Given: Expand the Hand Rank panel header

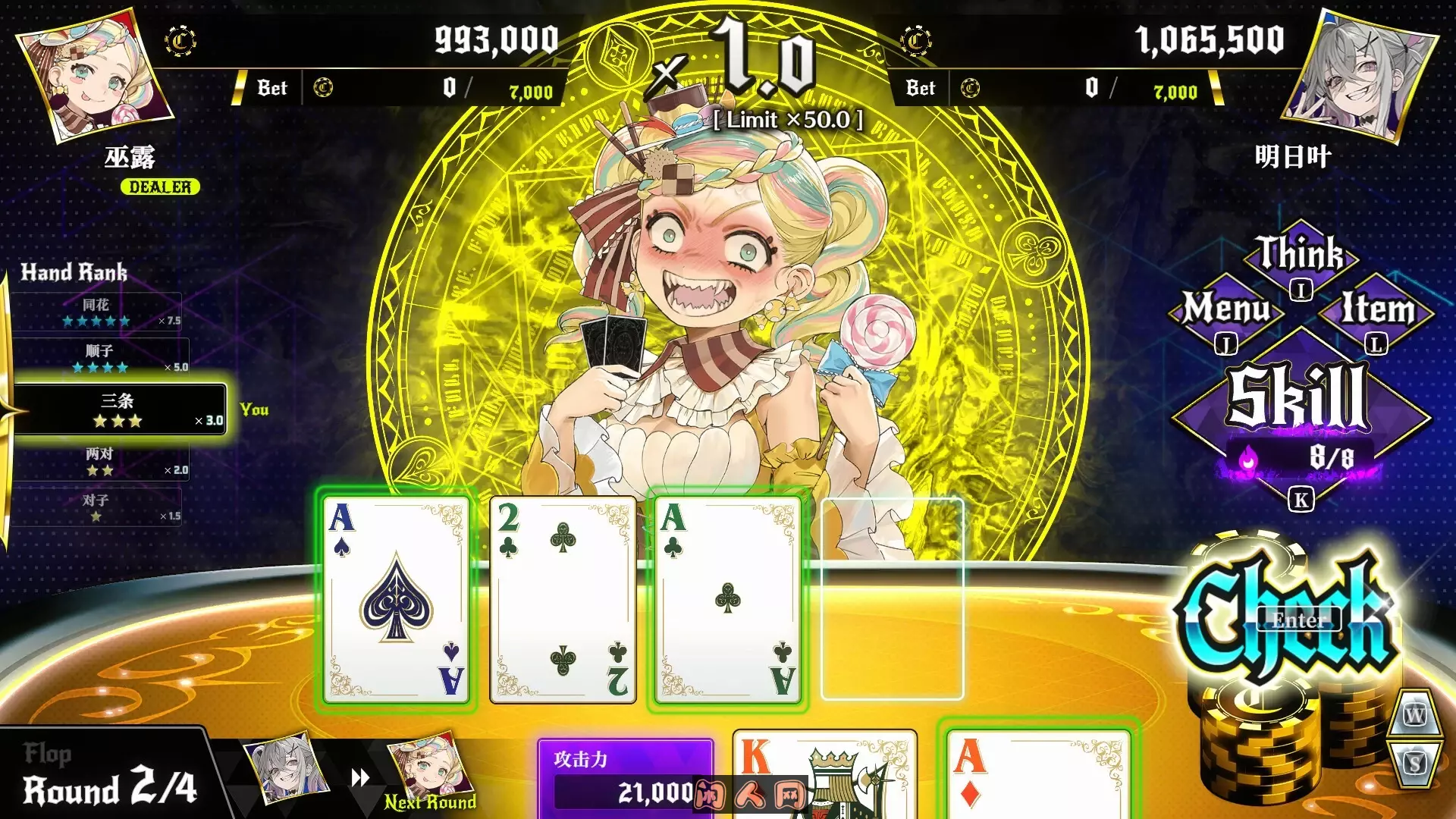Looking at the screenshot, I should tap(76, 273).
